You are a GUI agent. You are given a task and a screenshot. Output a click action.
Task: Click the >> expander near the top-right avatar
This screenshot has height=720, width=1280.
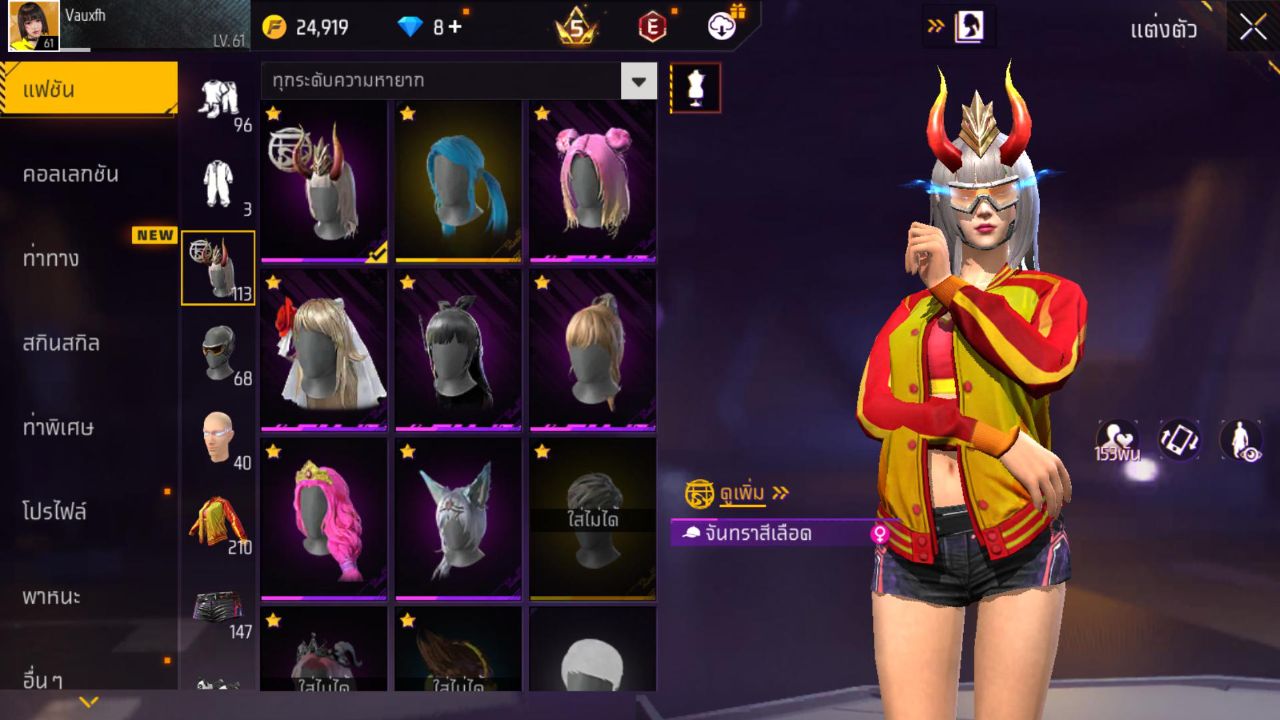pos(937,27)
